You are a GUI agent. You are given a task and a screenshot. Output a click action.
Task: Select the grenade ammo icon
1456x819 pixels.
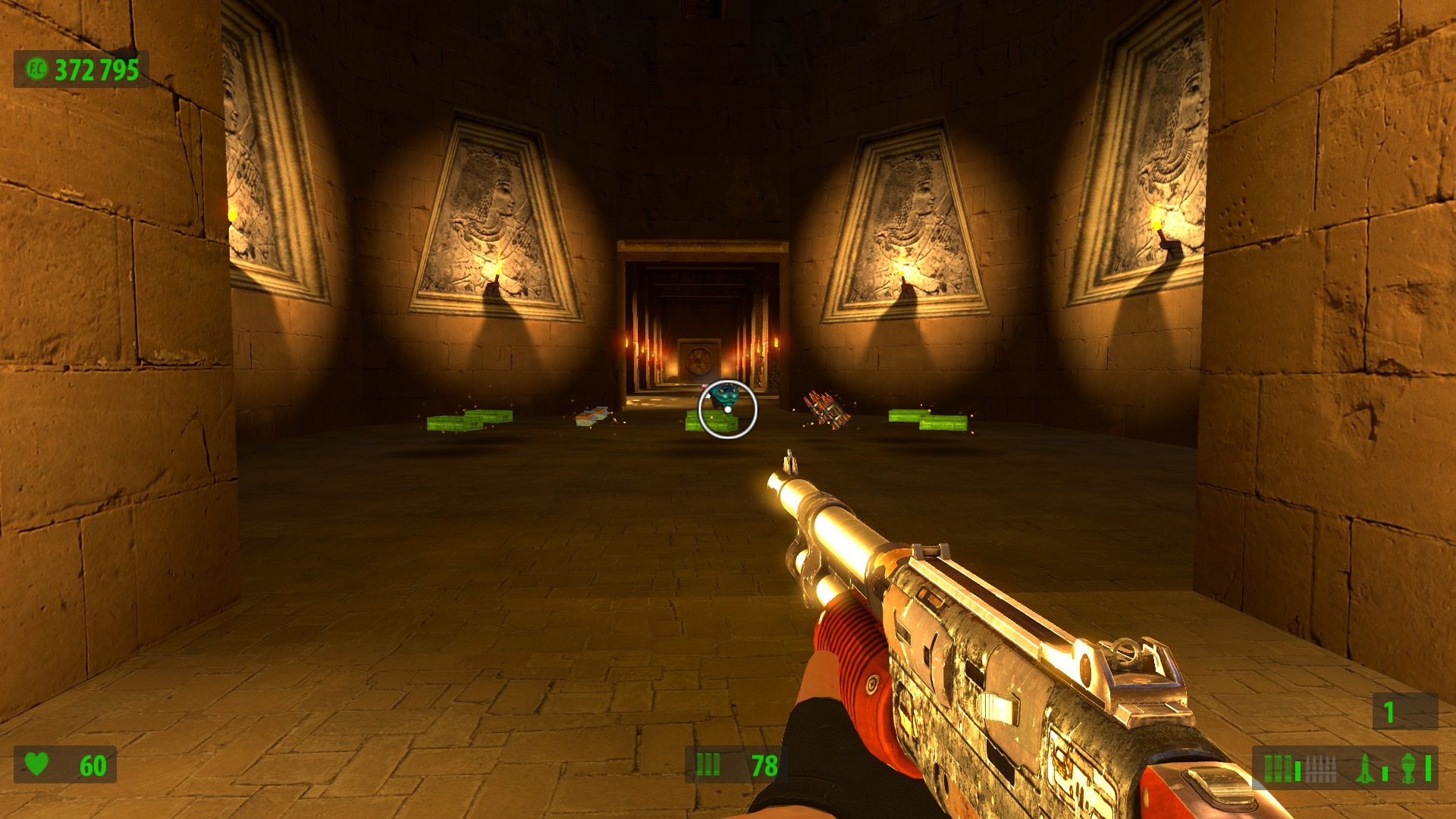pos(1408,768)
